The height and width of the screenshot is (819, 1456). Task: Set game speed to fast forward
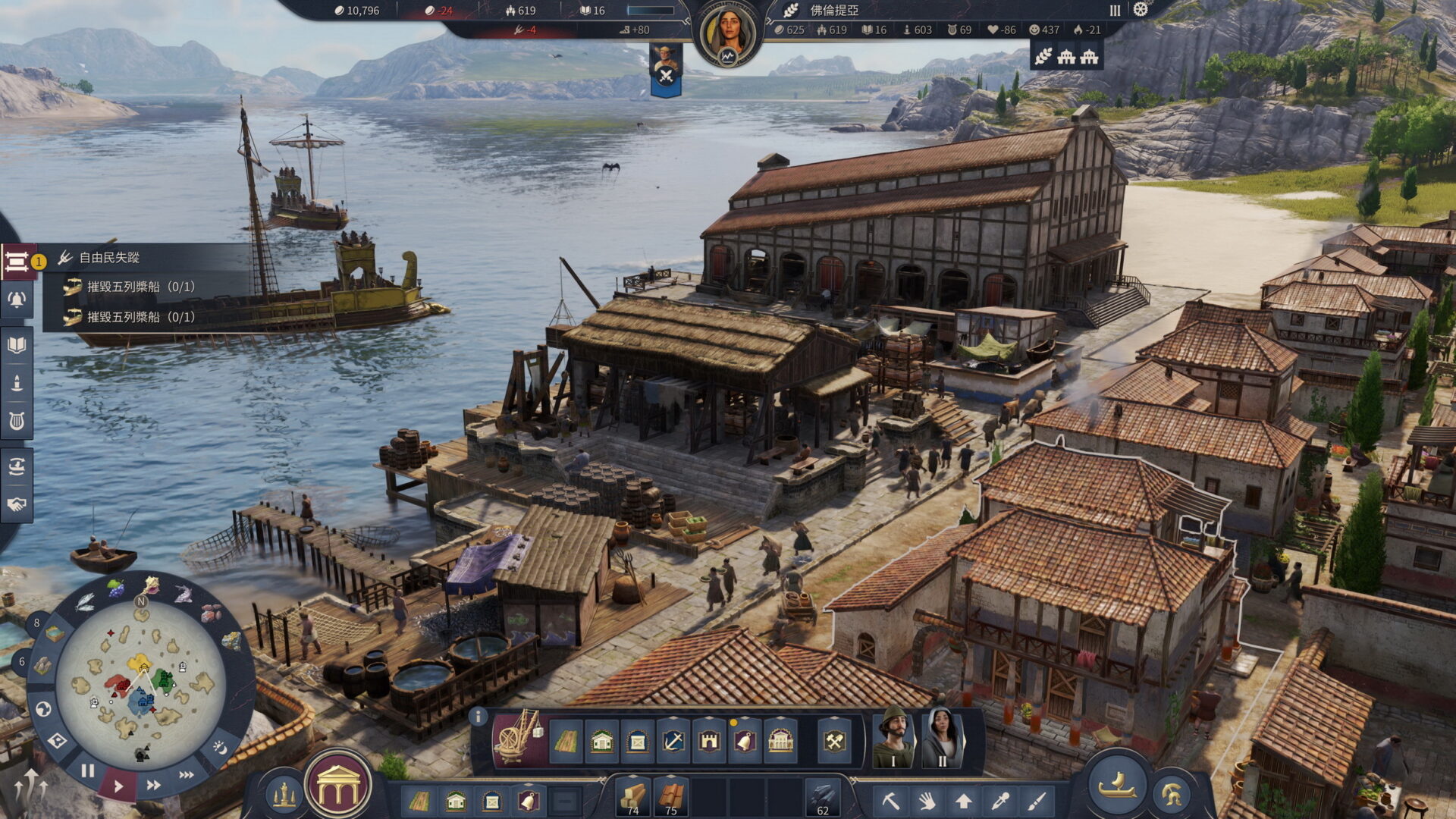click(153, 785)
